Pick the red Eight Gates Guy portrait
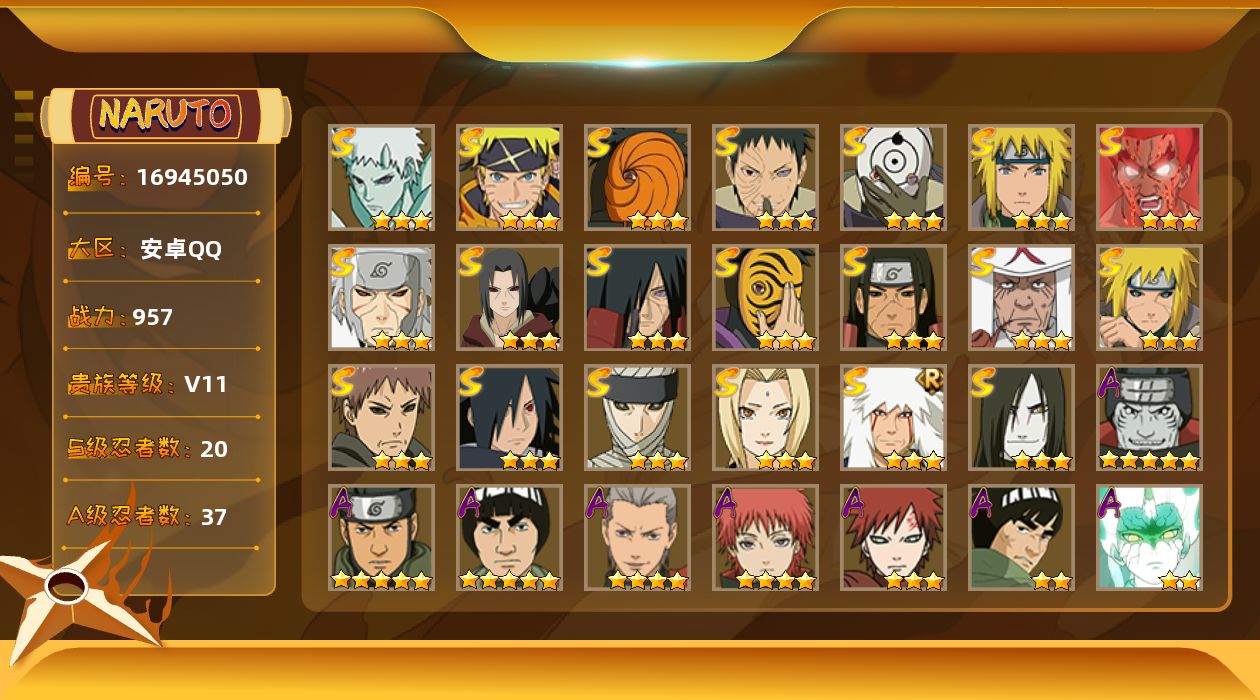 point(1149,177)
